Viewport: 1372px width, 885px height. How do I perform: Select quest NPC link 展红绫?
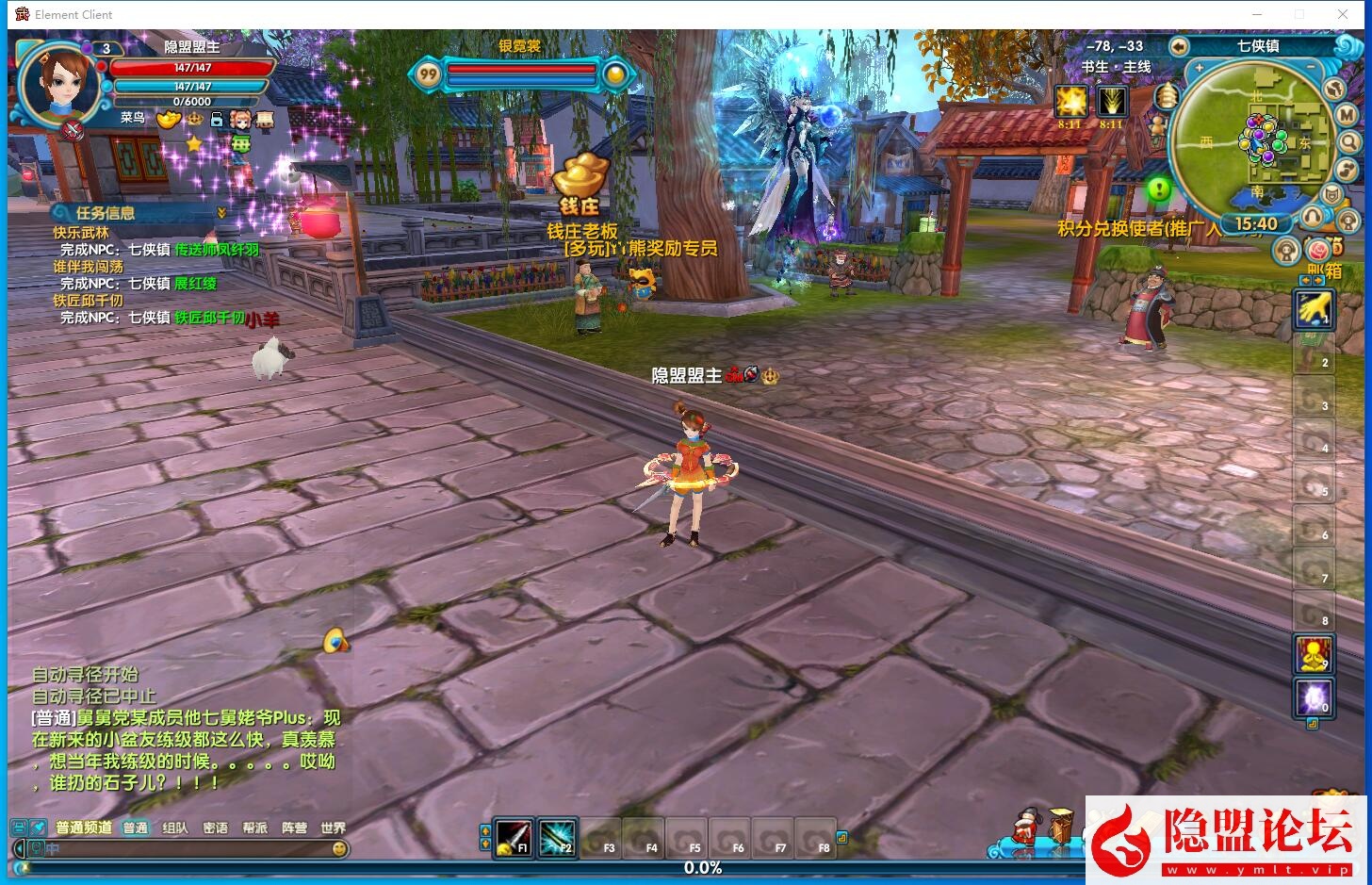(x=195, y=284)
